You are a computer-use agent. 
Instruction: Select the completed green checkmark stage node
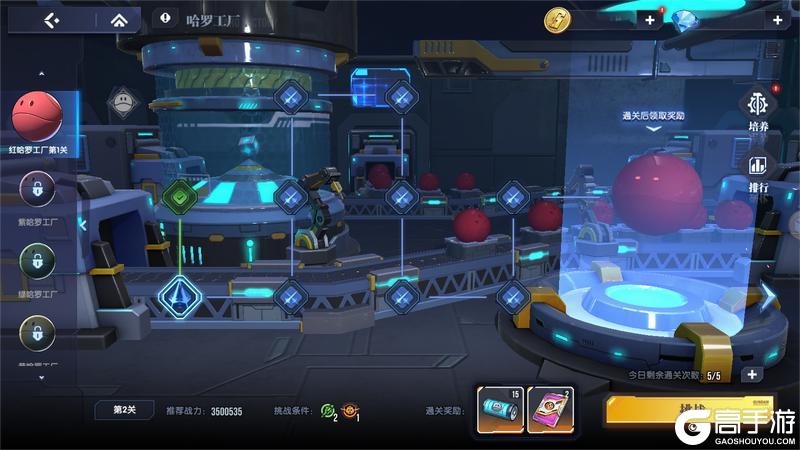(x=179, y=195)
